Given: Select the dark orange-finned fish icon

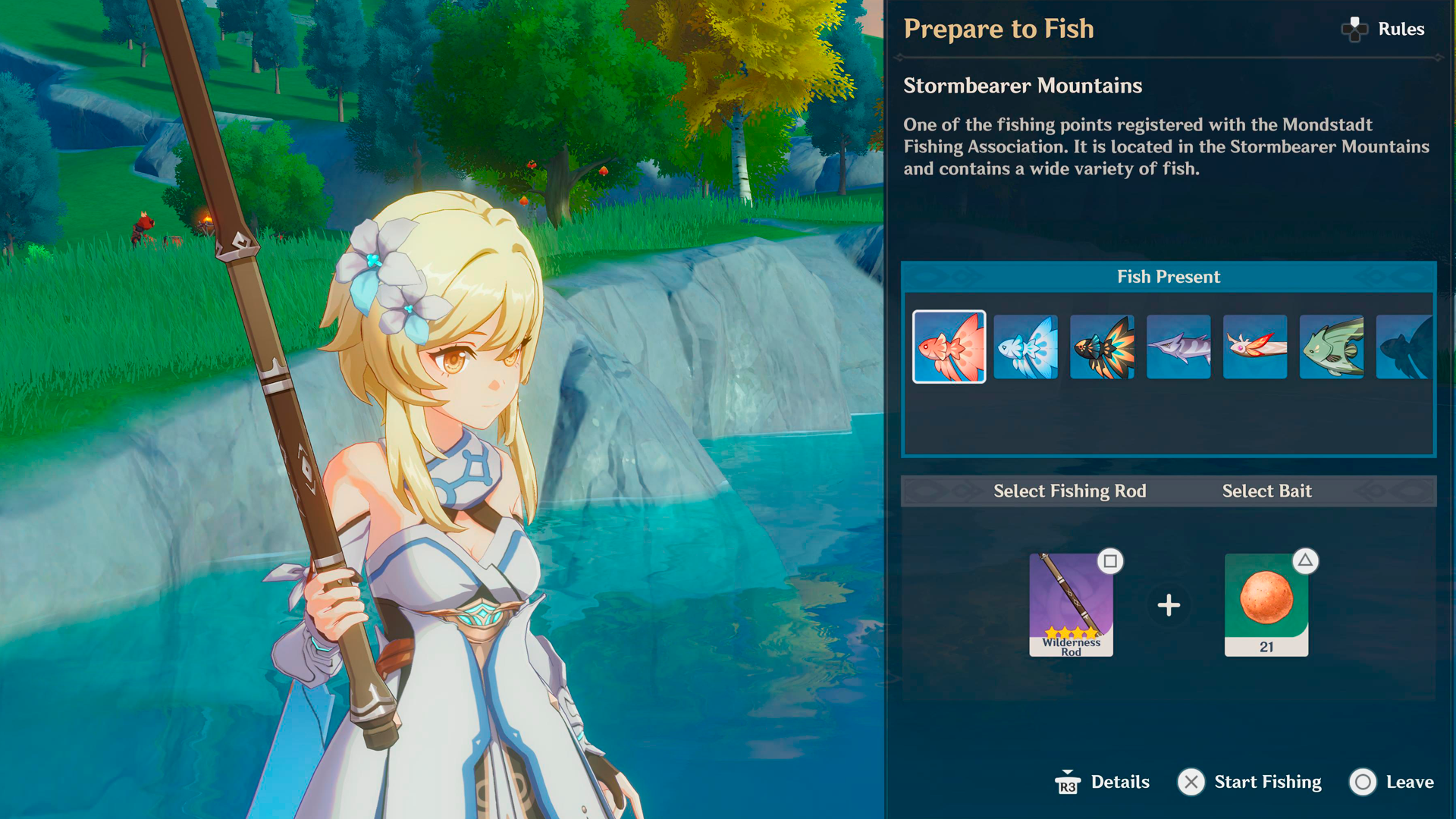Looking at the screenshot, I should coord(1101,347).
